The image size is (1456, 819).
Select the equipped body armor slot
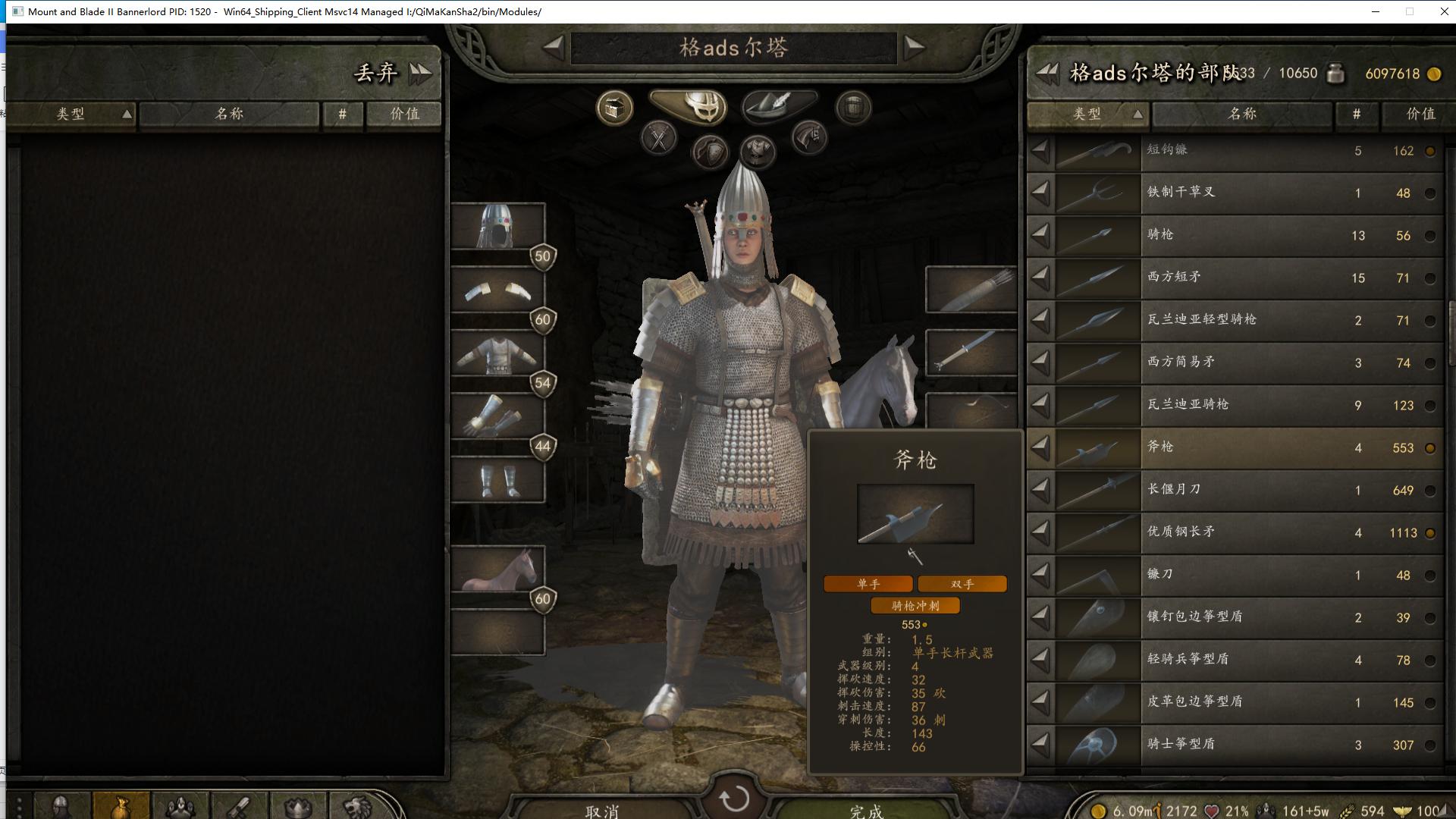click(x=498, y=353)
